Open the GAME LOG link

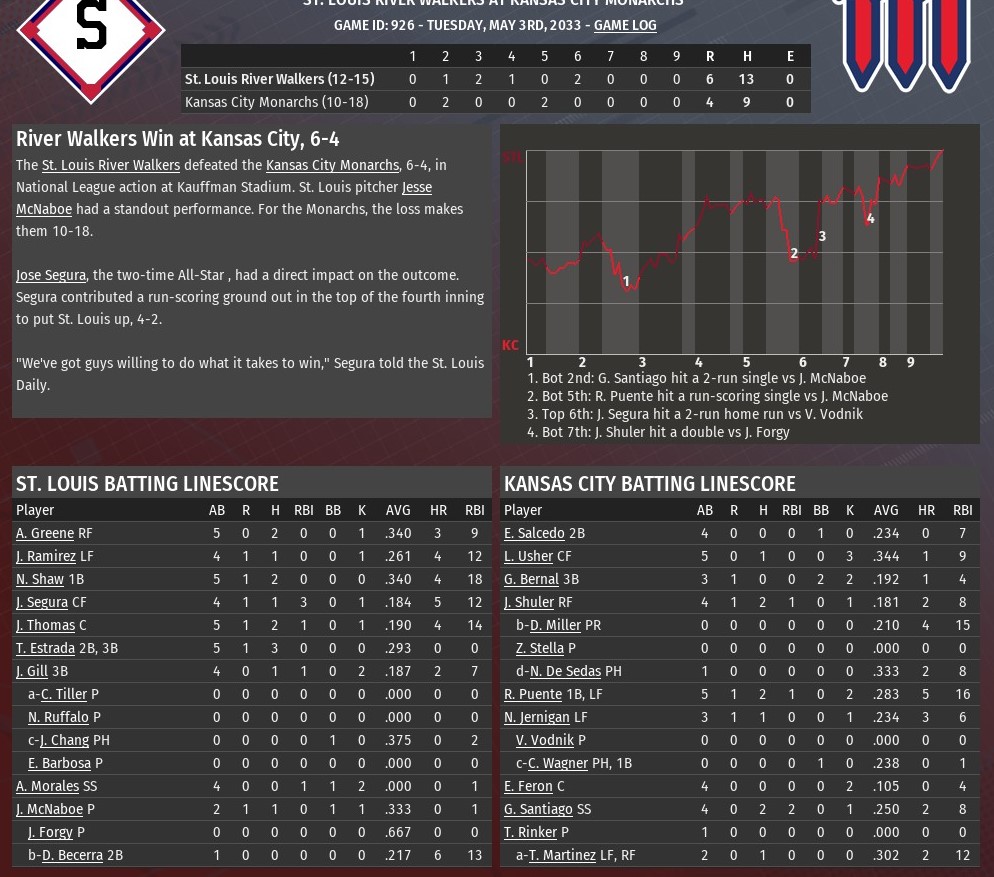click(x=625, y=25)
